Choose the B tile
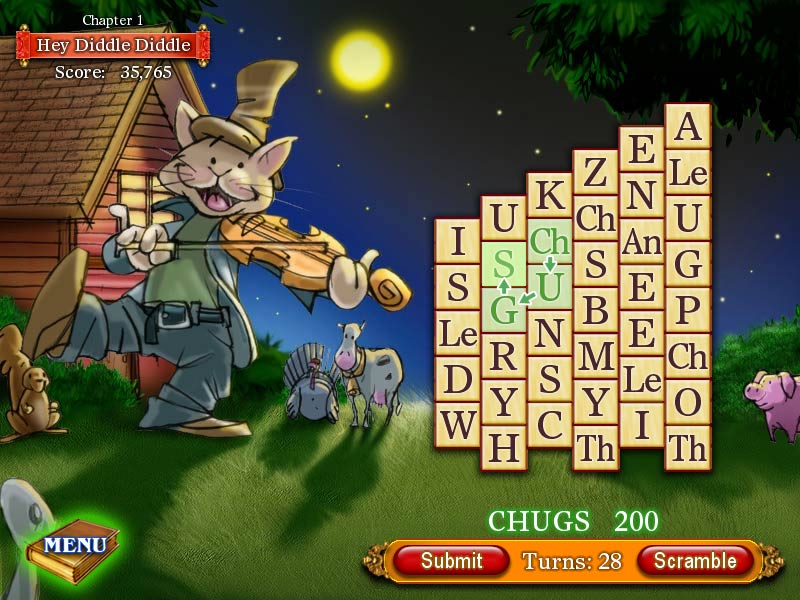This screenshot has width=800, height=600. pos(595,311)
